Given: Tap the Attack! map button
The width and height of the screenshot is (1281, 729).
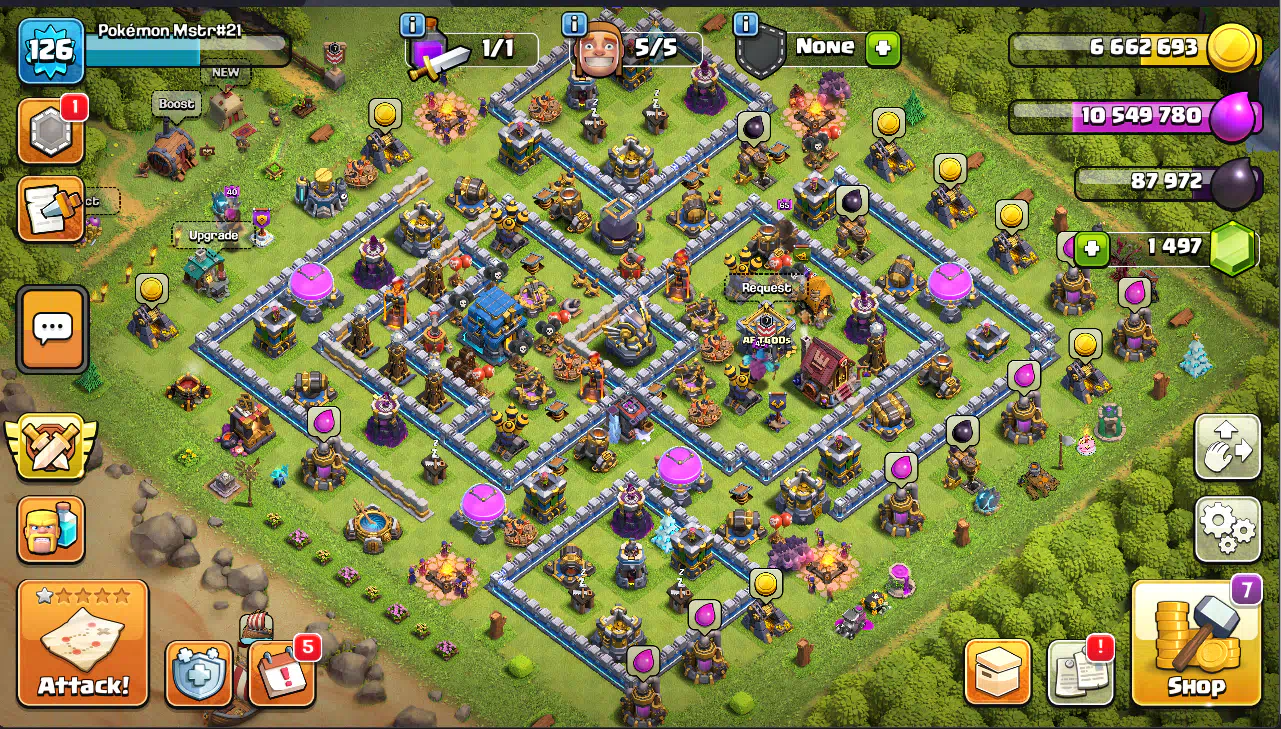Looking at the screenshot, I should tap(83, 643).
